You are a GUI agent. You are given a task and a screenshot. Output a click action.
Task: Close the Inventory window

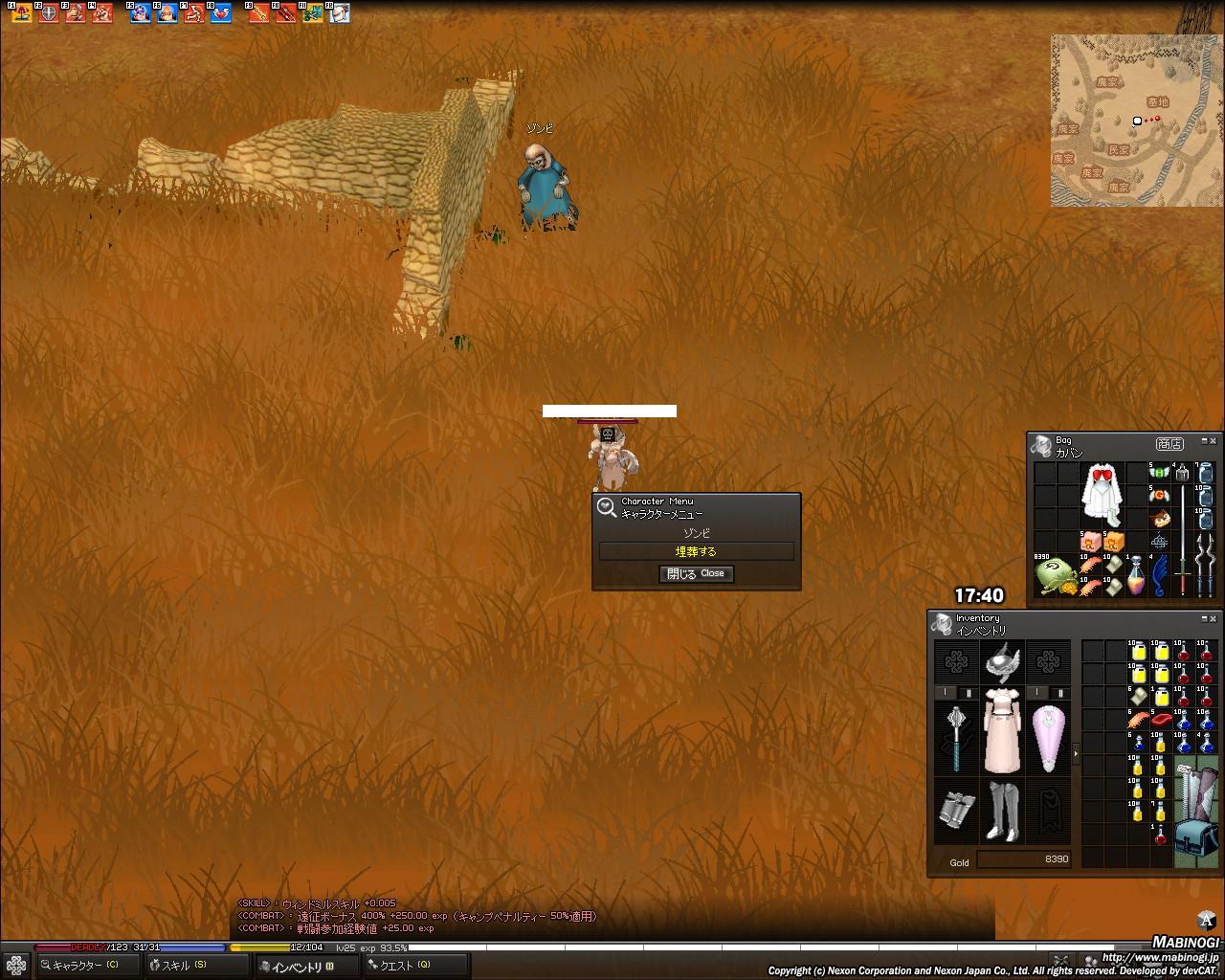tap(1213, 617)
